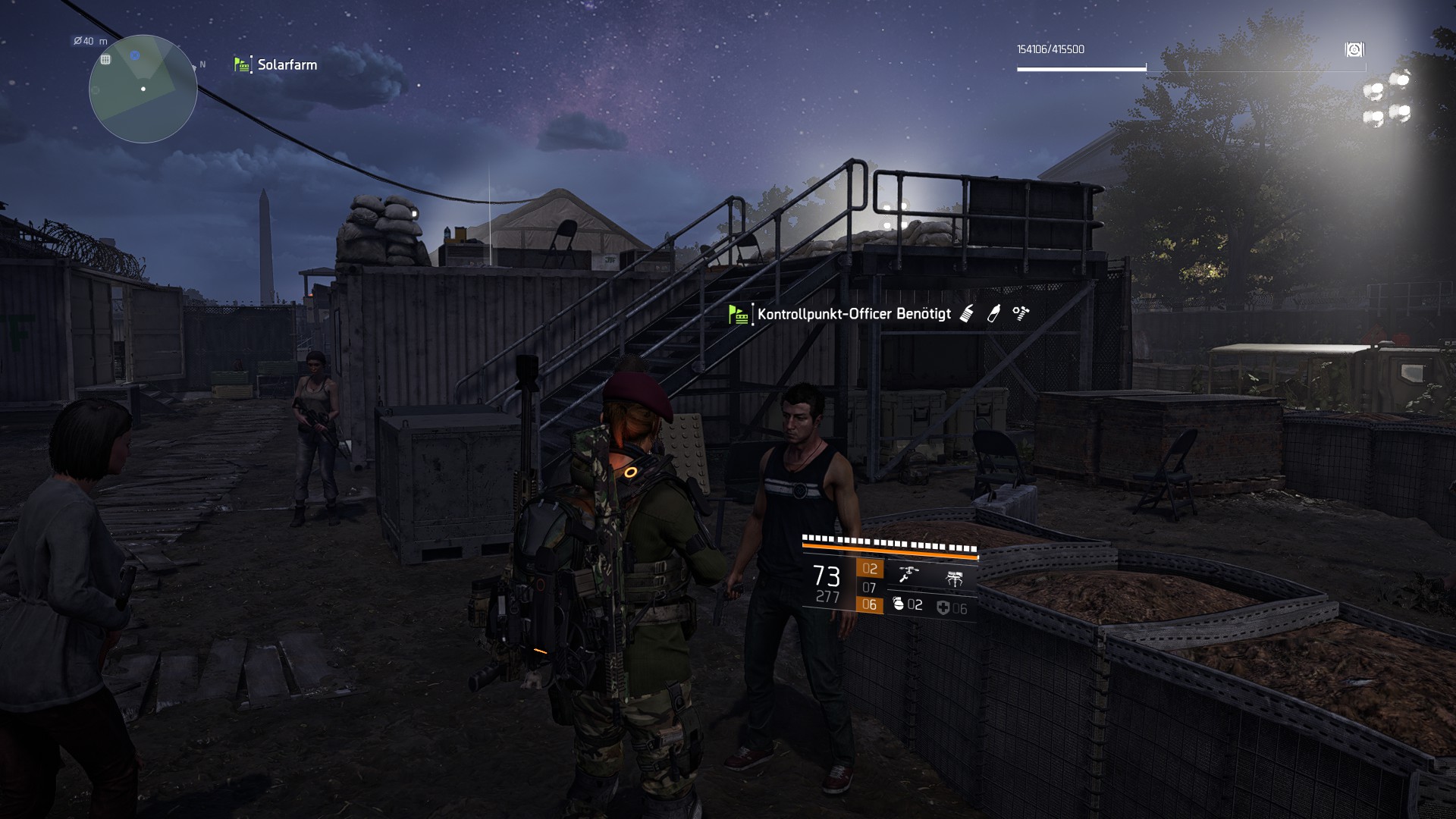
Task: Click the Solarfarm flag icon beside the minimap
Action: (x=240, y=64)
